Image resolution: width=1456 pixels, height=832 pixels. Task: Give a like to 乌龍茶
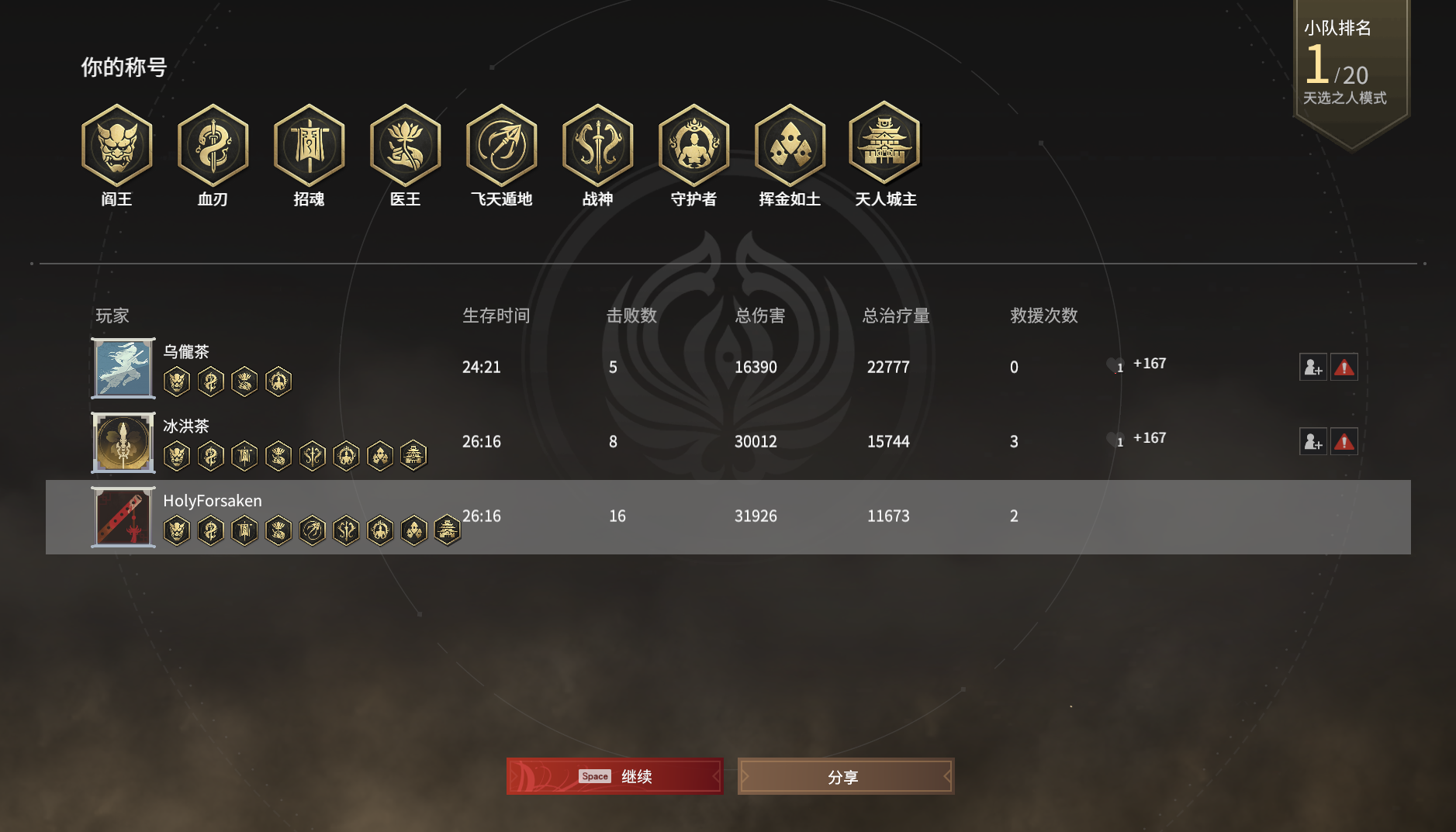1114,364
